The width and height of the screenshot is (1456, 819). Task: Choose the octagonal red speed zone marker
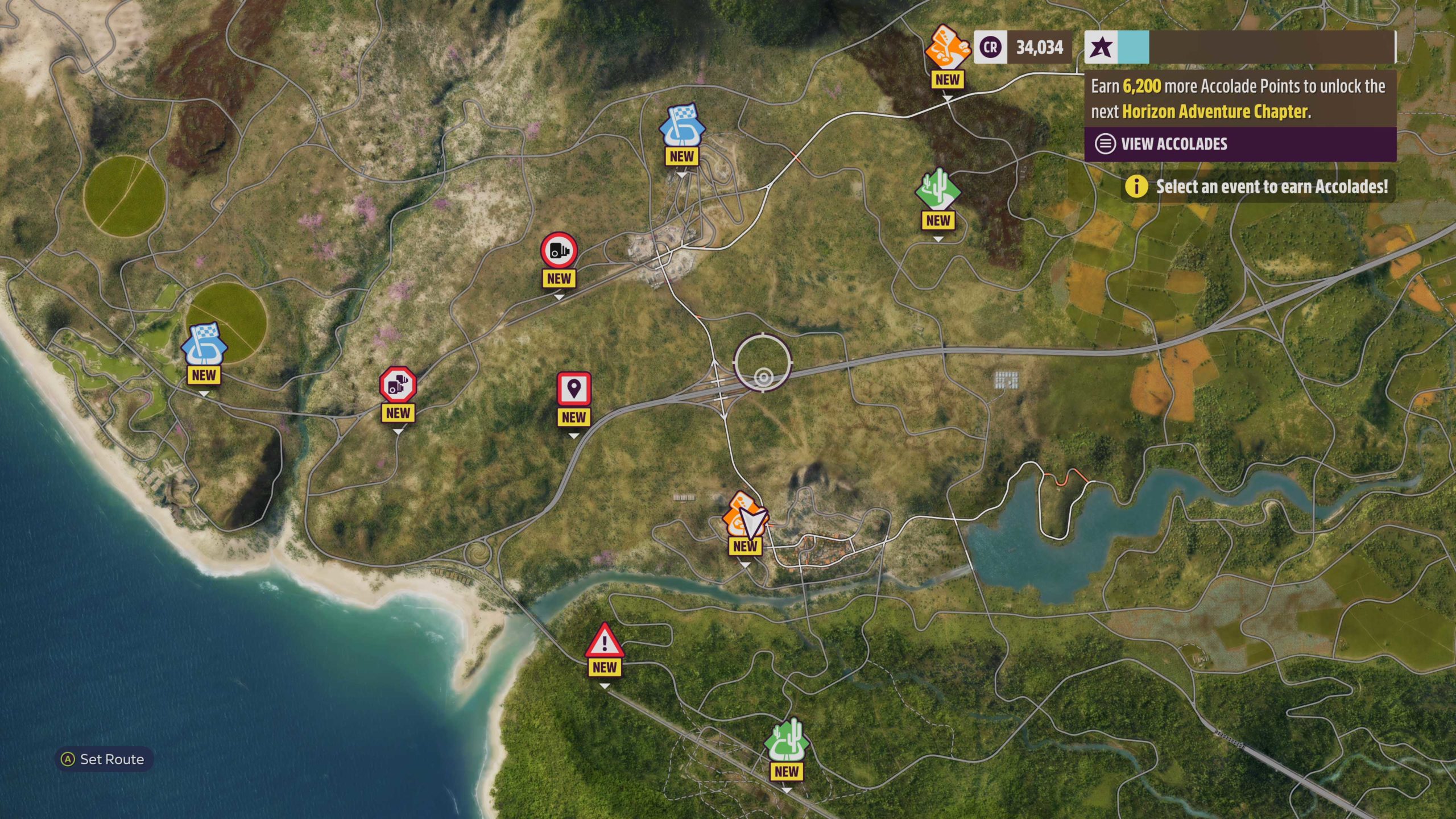(398, 385)
